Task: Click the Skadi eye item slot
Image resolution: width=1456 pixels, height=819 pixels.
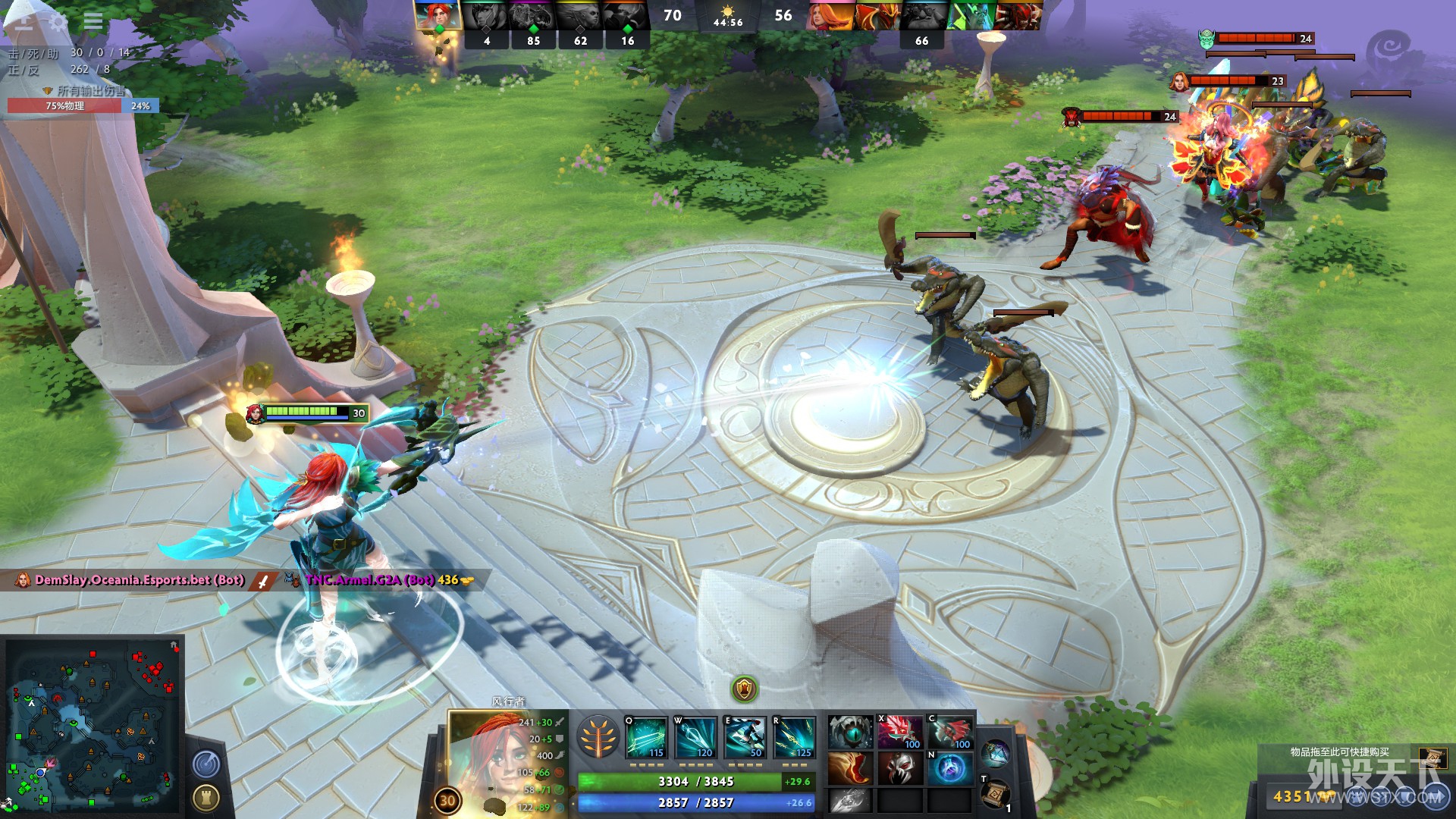Action: coord(850,733)
